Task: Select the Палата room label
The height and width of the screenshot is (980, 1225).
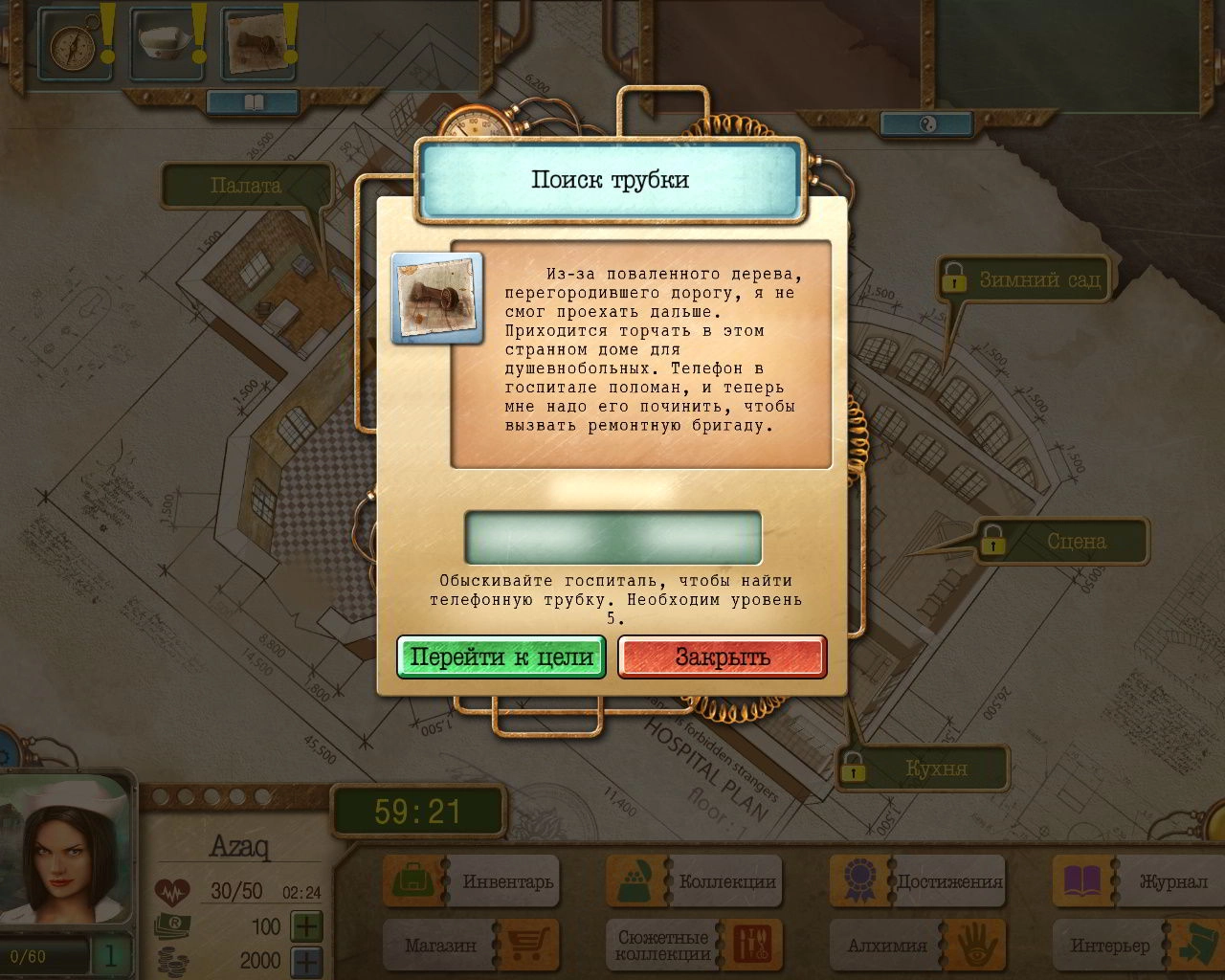Action: pyautogui.click(x=246, y=186)
